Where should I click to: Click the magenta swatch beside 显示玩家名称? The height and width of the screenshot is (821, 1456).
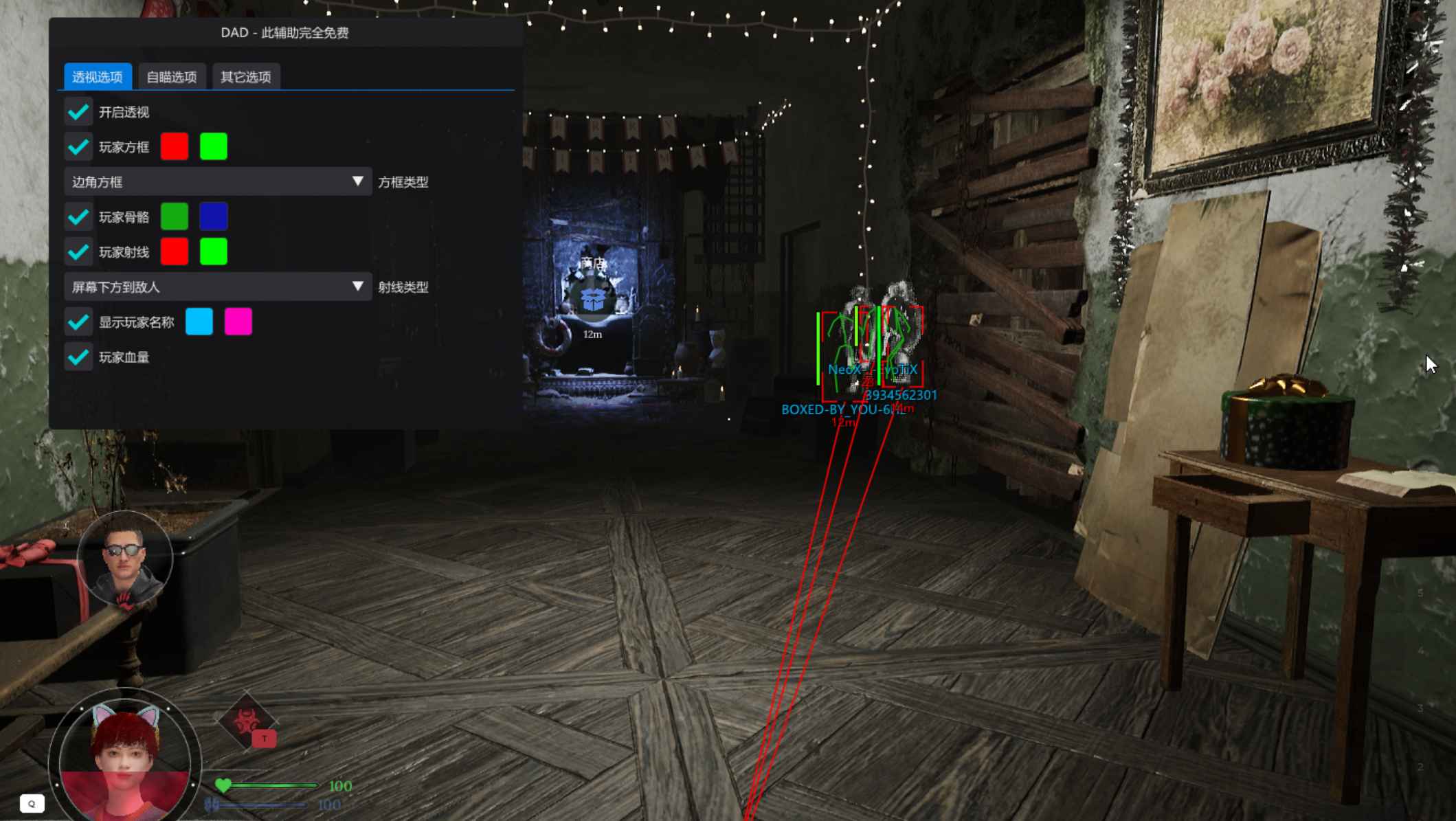237,322
